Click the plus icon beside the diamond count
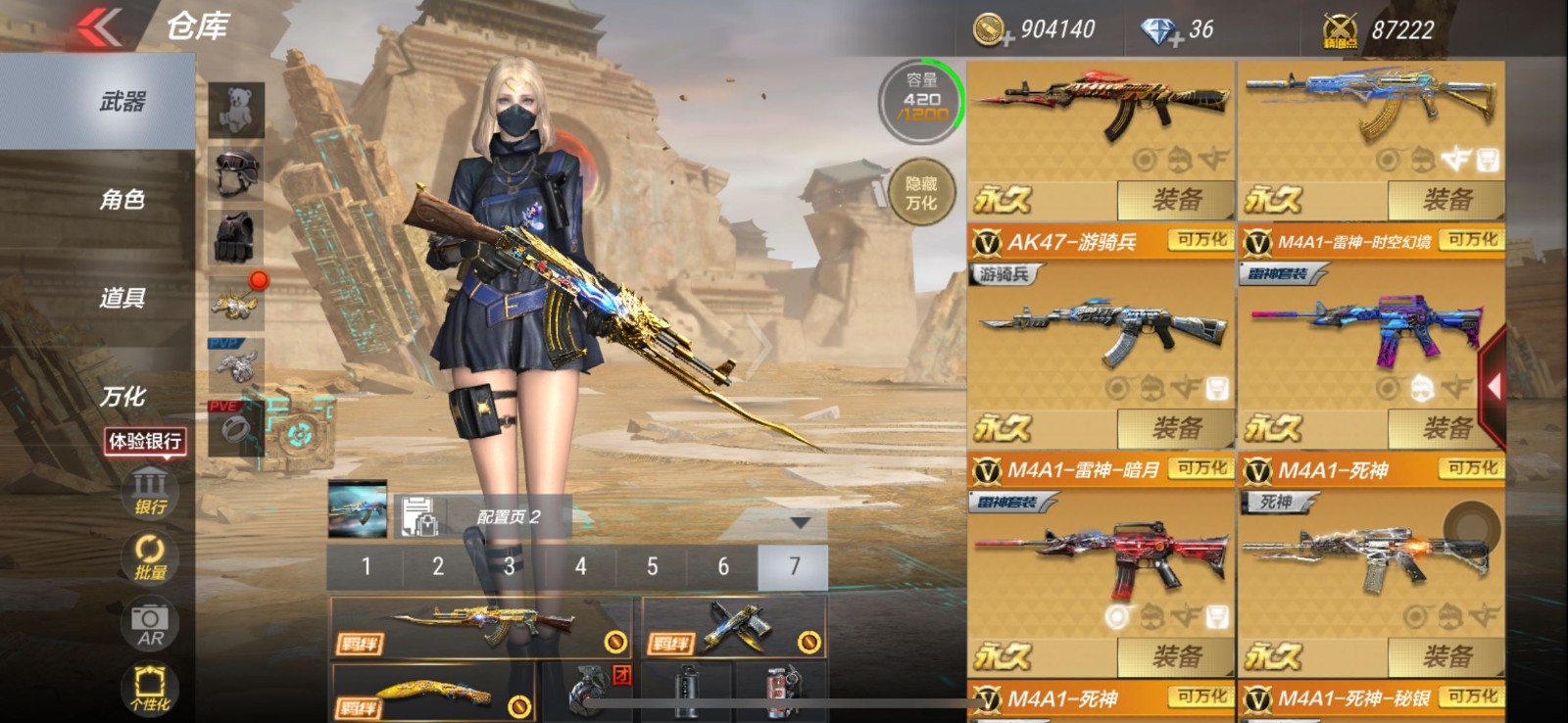Screen dimensions: 1568x723 [1176, 39]
